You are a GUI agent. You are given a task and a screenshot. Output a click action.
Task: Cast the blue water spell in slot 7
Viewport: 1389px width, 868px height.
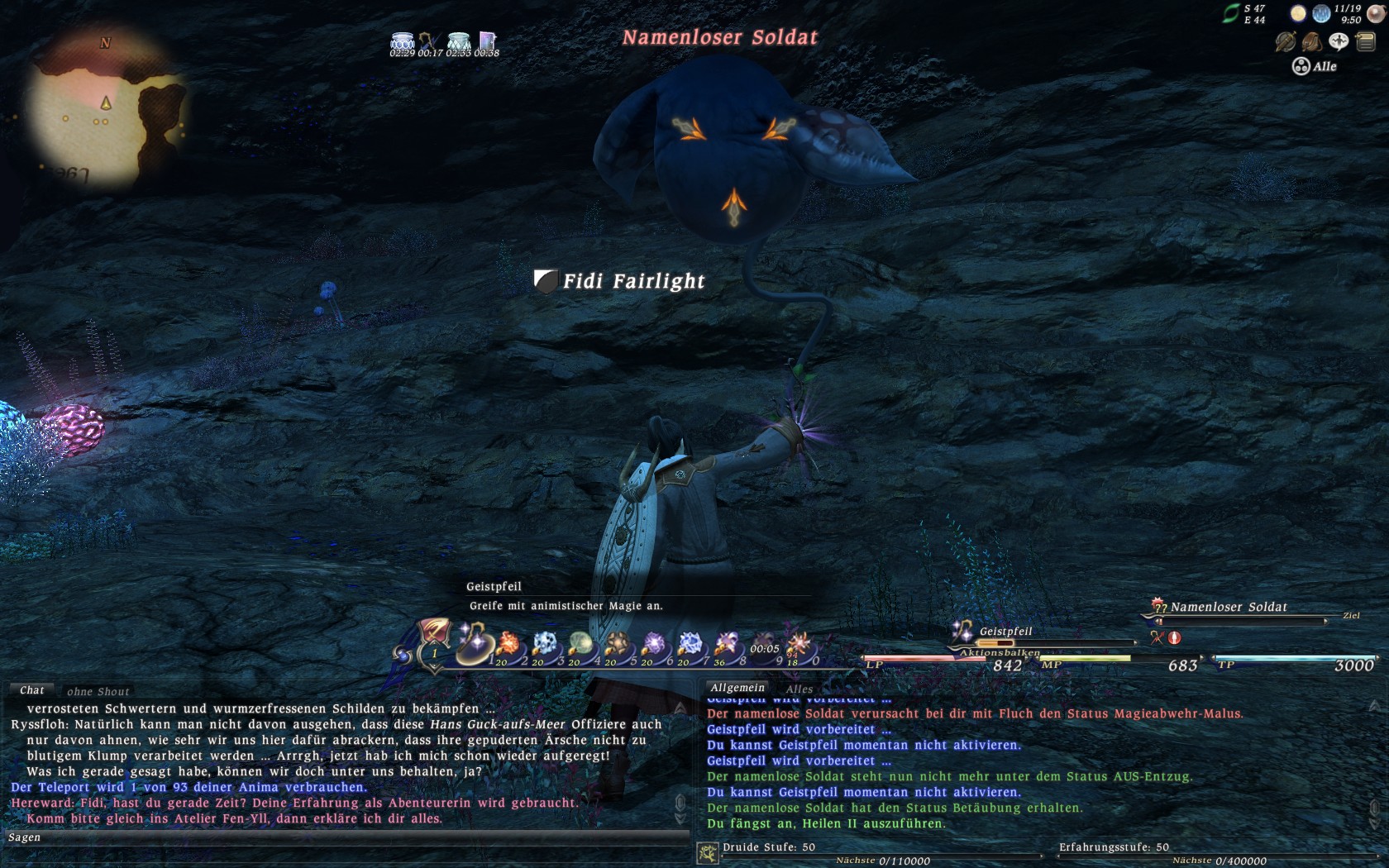pyautogui.click(x=690, y=644)
